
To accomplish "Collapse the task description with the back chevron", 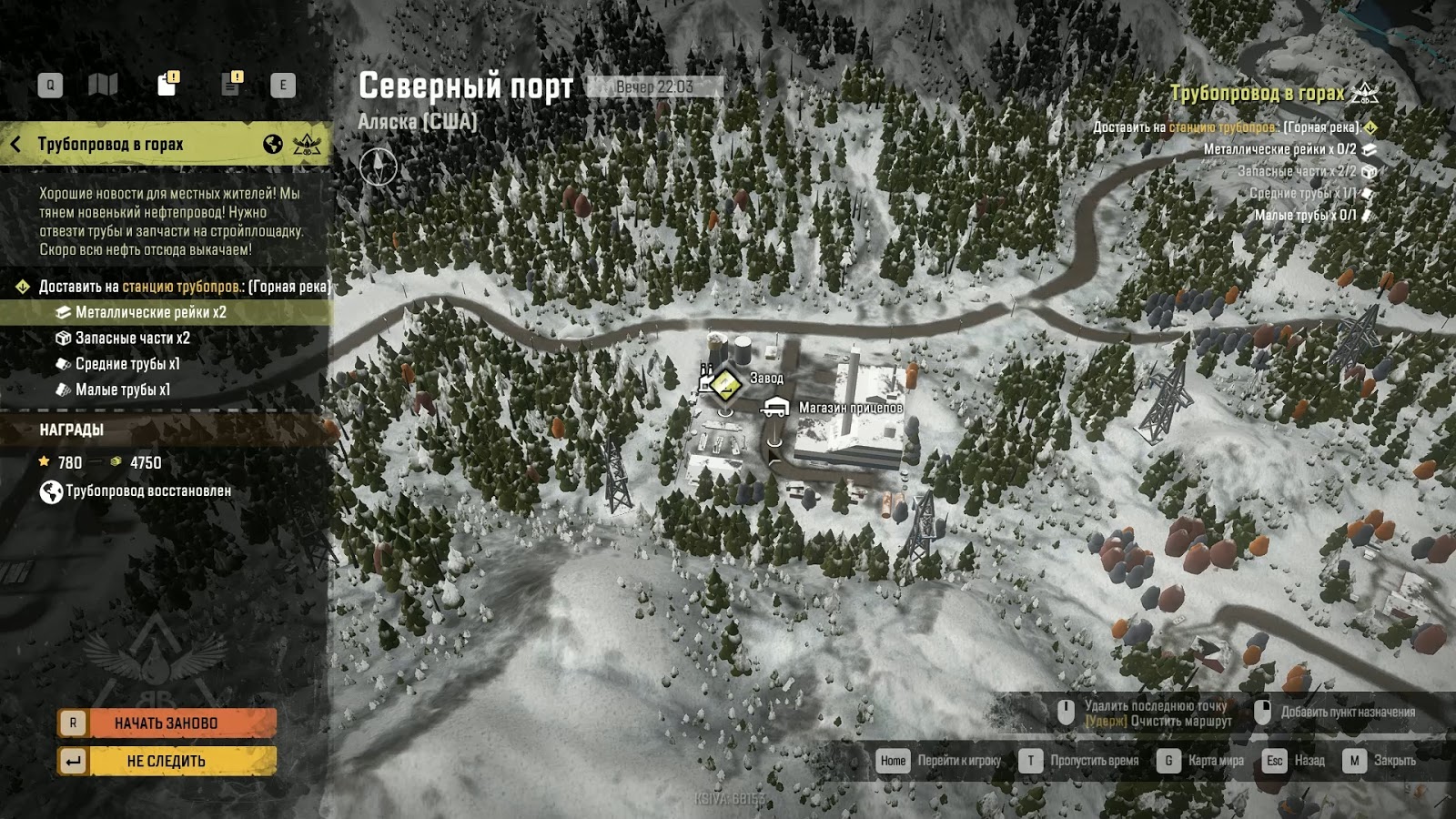I will pyautogui.click(x=16, y=143).
